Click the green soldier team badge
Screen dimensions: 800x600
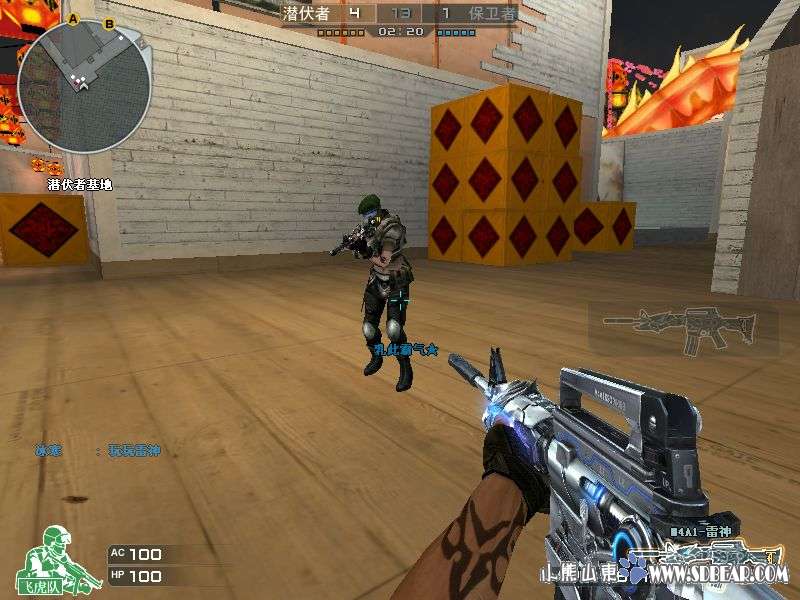point(59,557)
